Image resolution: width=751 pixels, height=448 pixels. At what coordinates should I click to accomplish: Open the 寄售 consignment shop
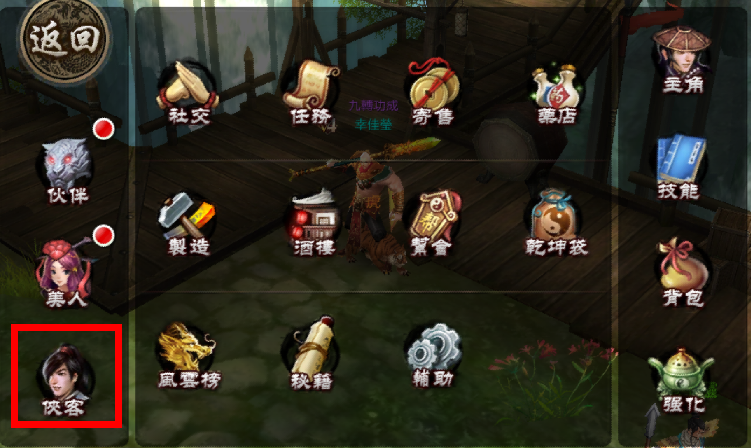coord(432,89)
